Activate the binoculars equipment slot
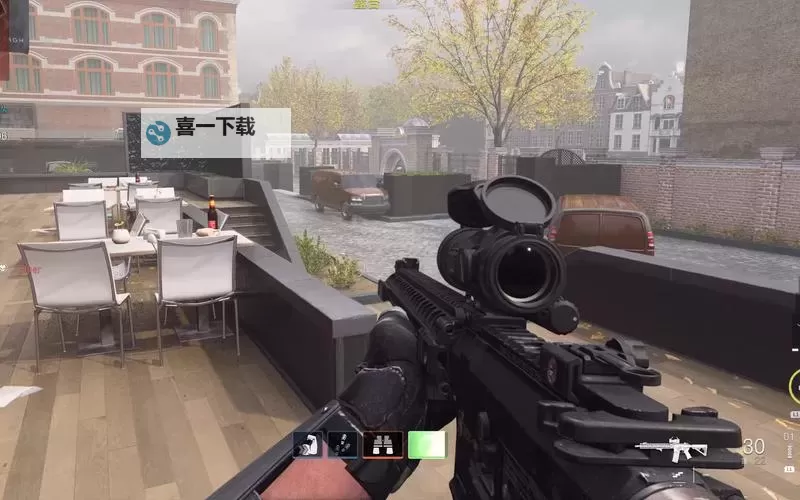Image resolution: width=800 pixels, height=500 pixels. point(383,445)
